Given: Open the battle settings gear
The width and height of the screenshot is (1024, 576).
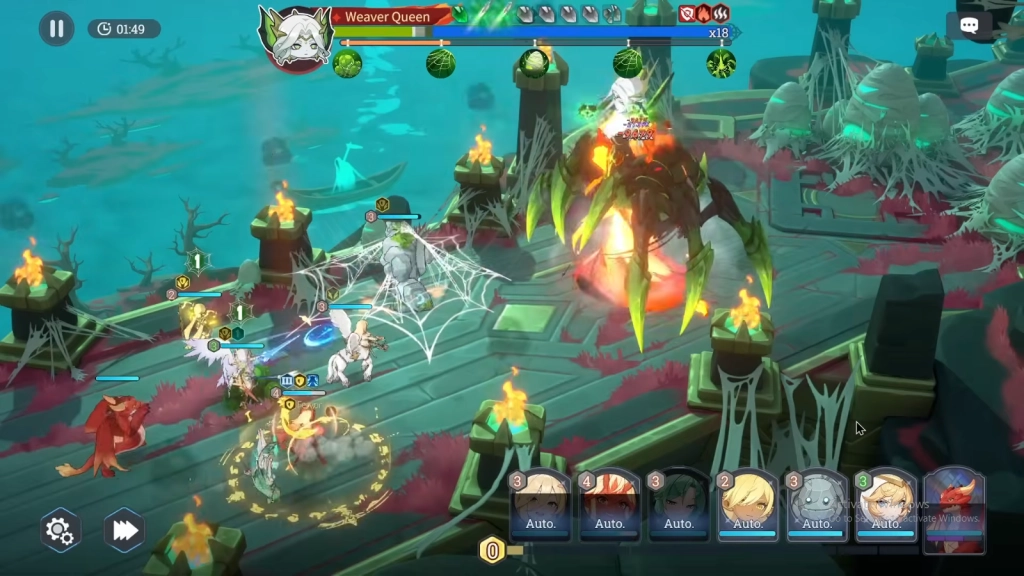Looking at the screenshot, I should [60, 530].
